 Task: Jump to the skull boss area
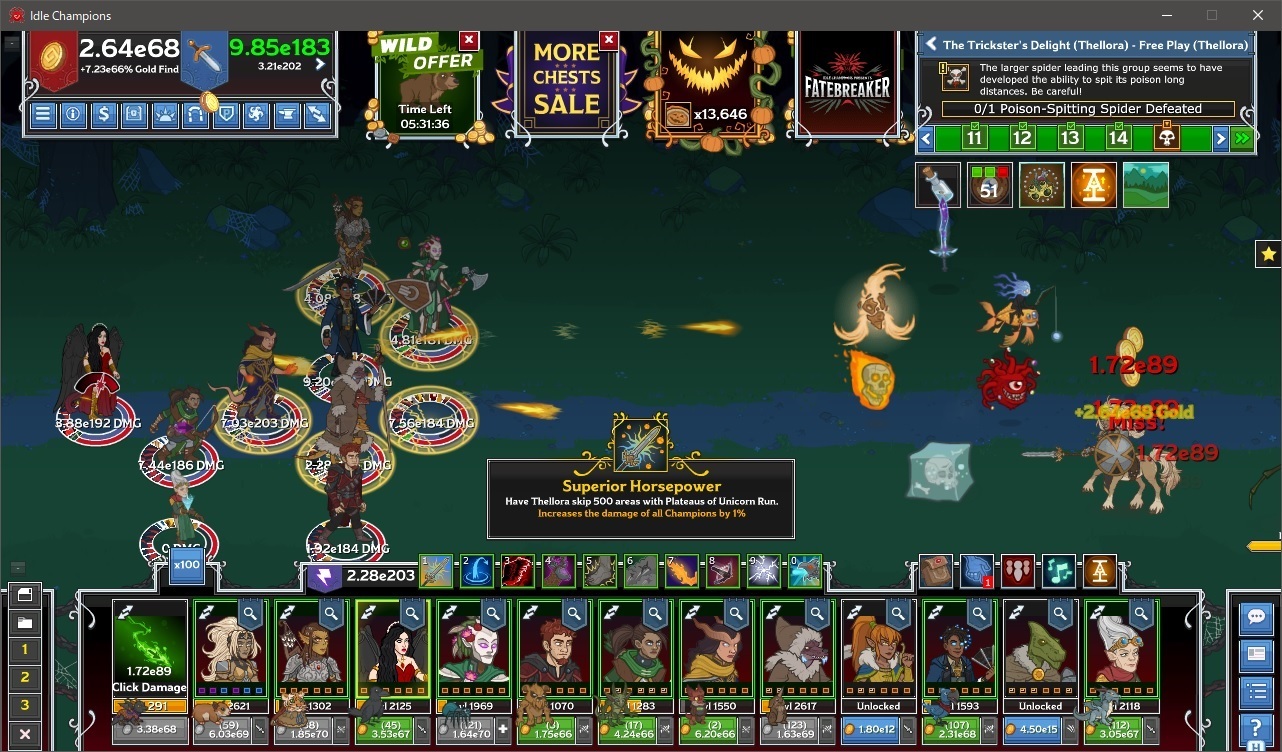[1166, 138]
